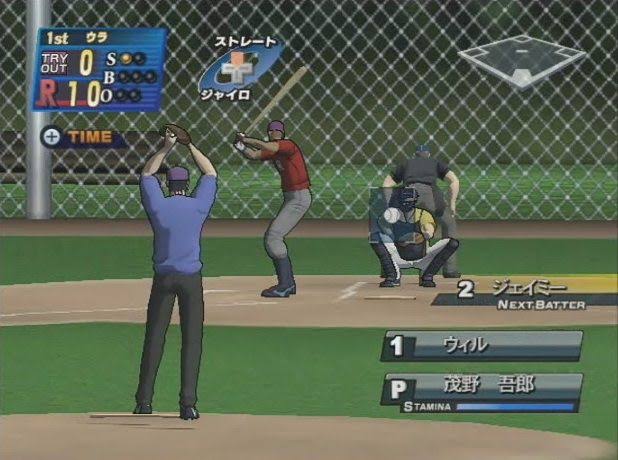Choose the current batter ウィル row
Viewport: 618px width, 460px height.
481,346
